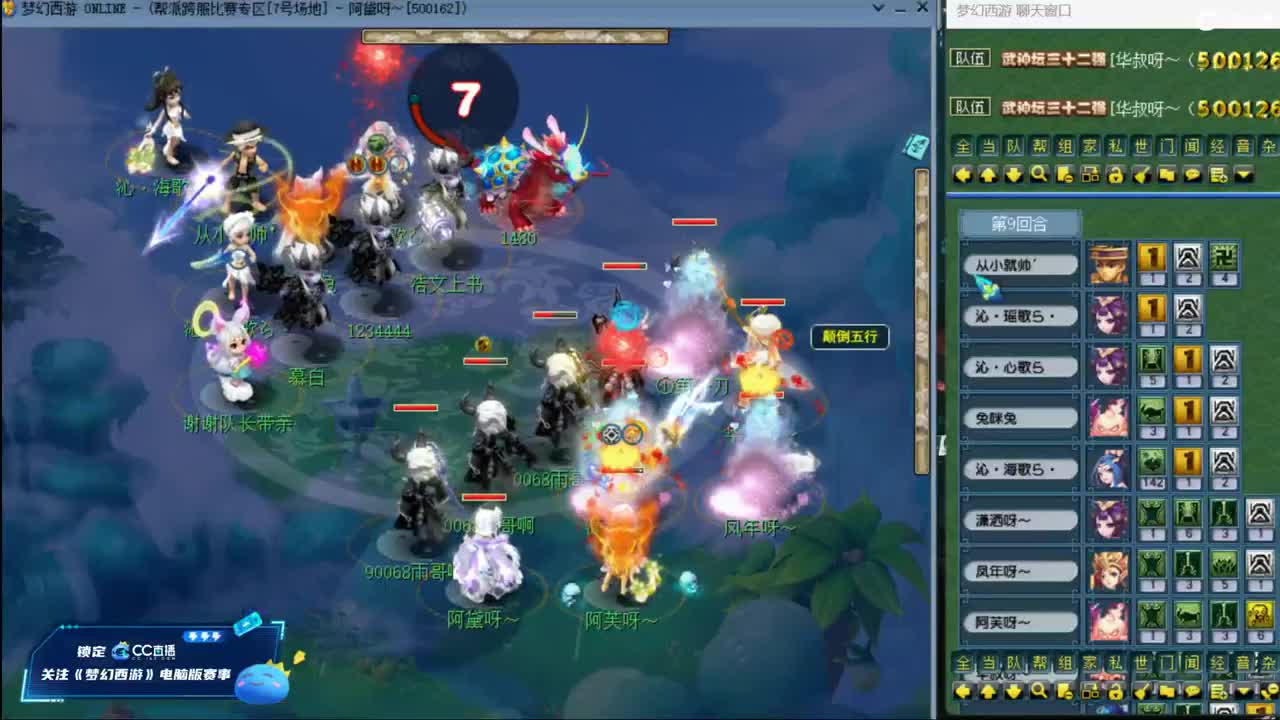The height and width of the screenshot is (720, 1280).
Task: Click the 关注《梦幻西游》电脑版赛事 link
Action: pos(135,672)
